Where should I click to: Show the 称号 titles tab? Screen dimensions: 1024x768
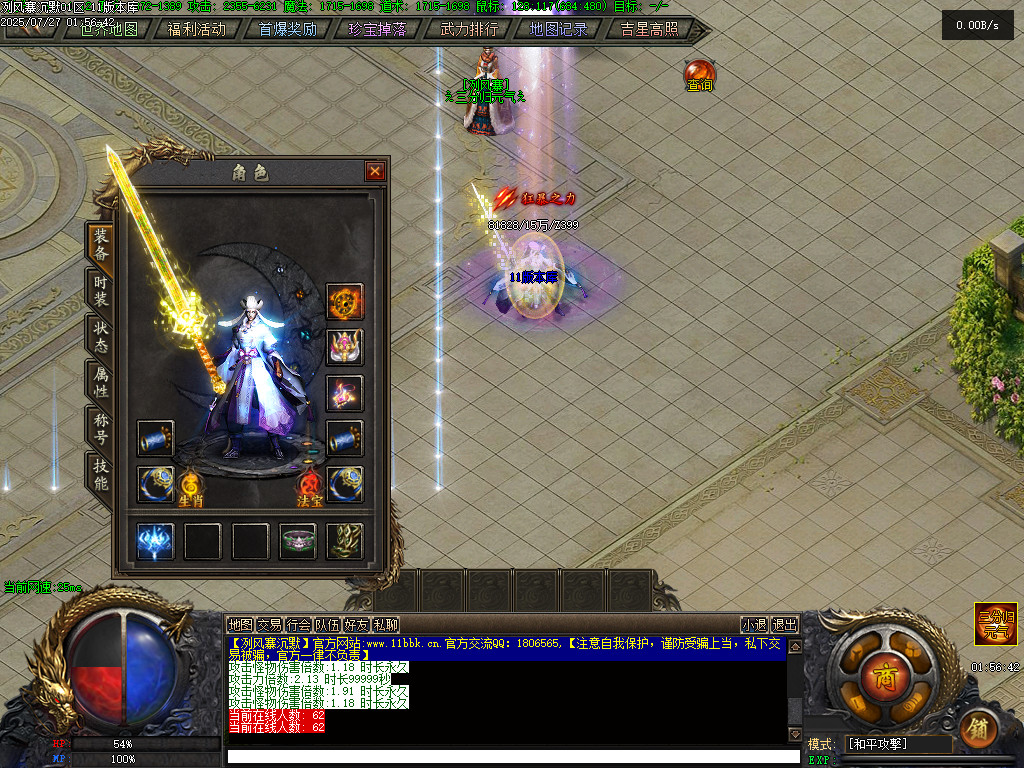pos(101,427)
